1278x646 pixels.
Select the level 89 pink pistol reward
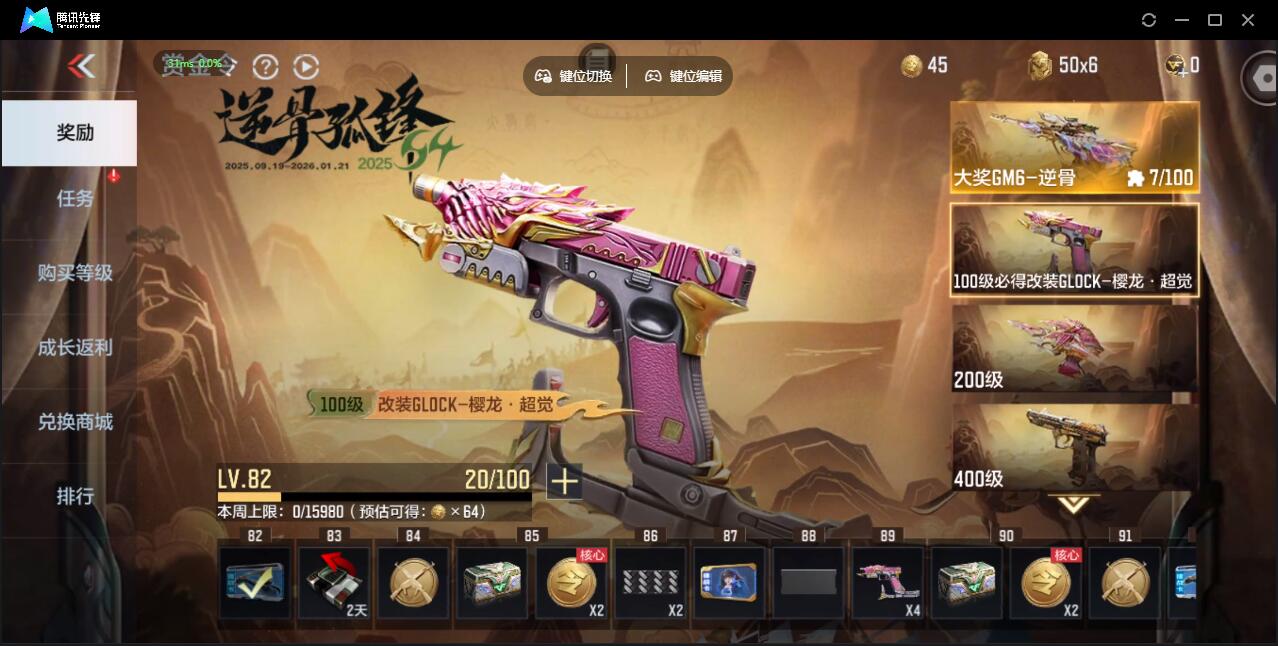887,581
